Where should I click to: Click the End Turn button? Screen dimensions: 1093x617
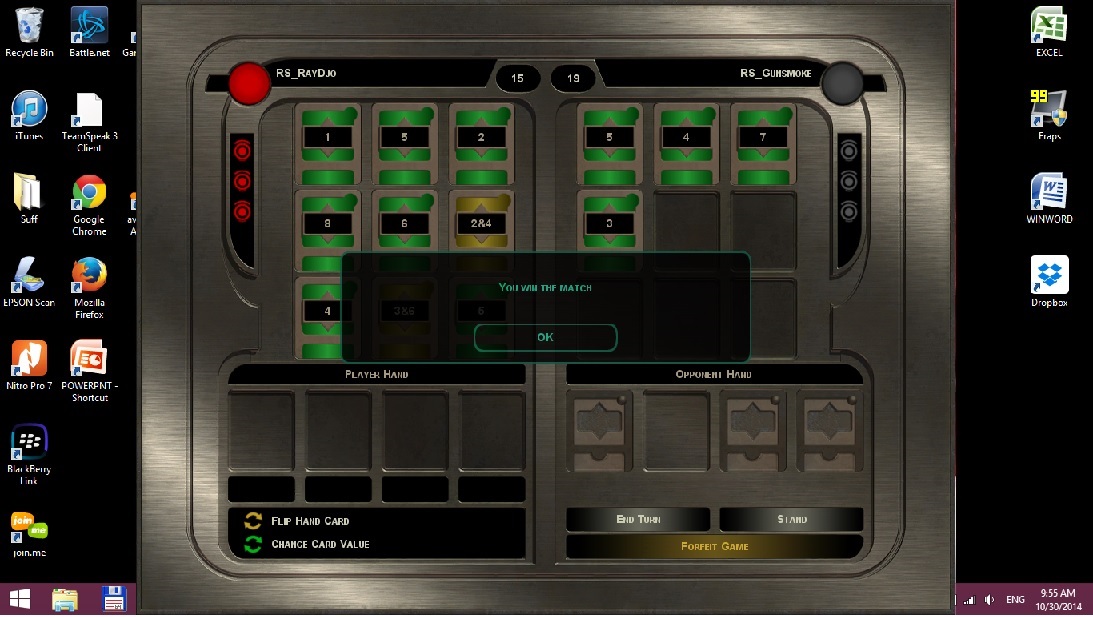(x=638, y=520)
